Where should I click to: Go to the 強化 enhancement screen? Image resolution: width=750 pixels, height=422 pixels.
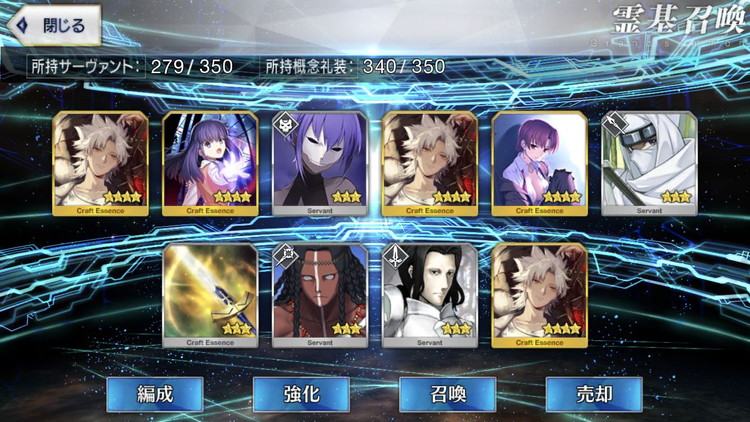click(301, 394)
